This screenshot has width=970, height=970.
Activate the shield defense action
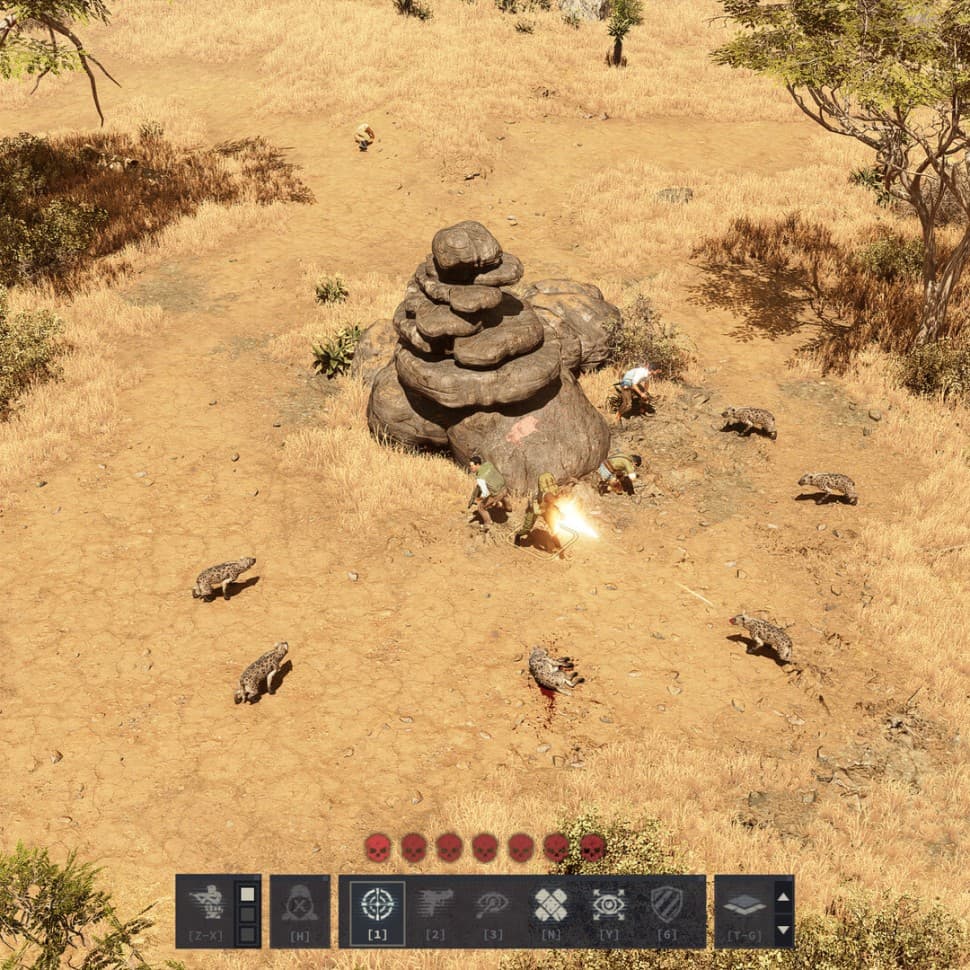(666, 905)
